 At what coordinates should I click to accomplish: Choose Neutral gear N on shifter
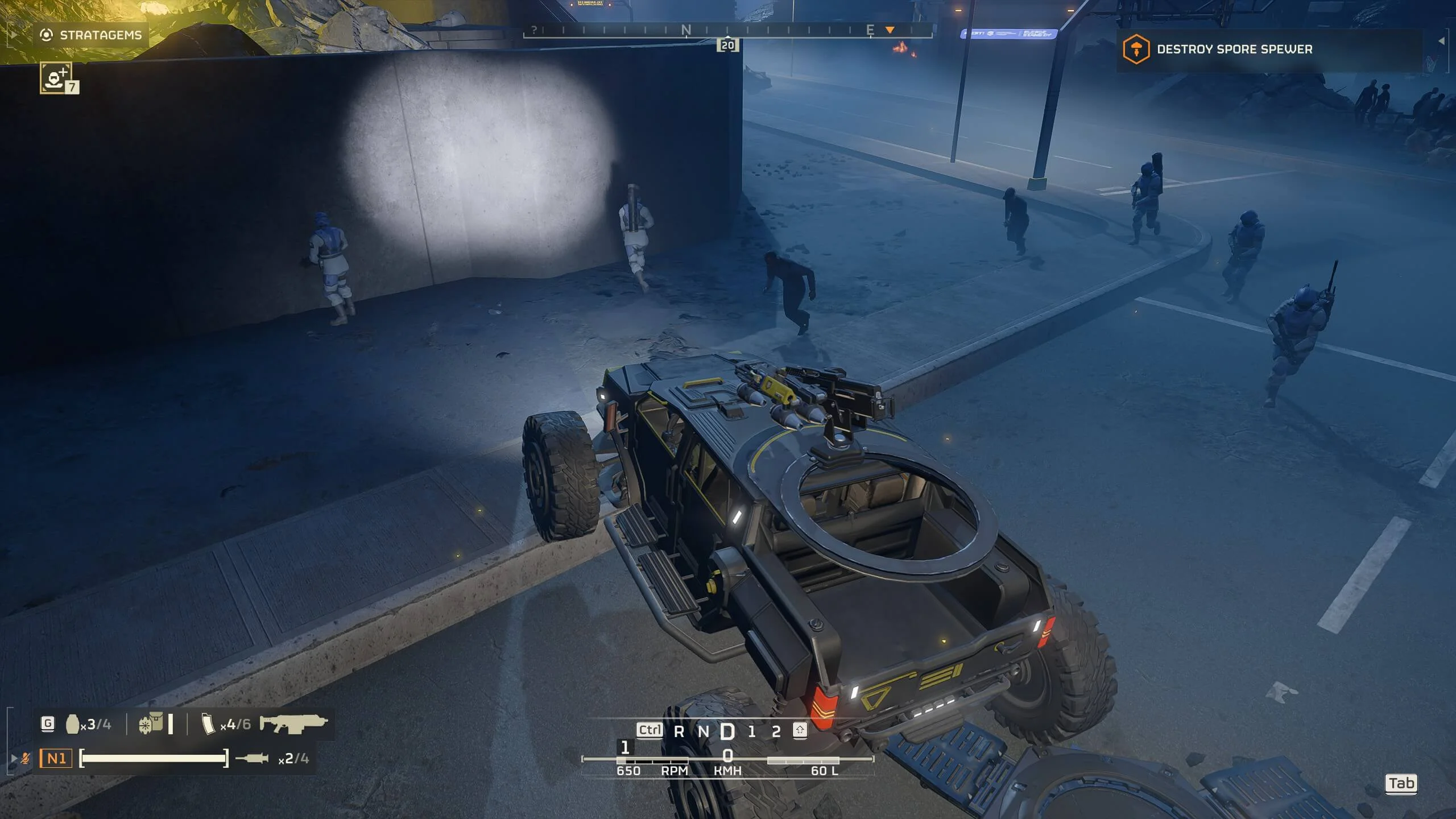704,732
